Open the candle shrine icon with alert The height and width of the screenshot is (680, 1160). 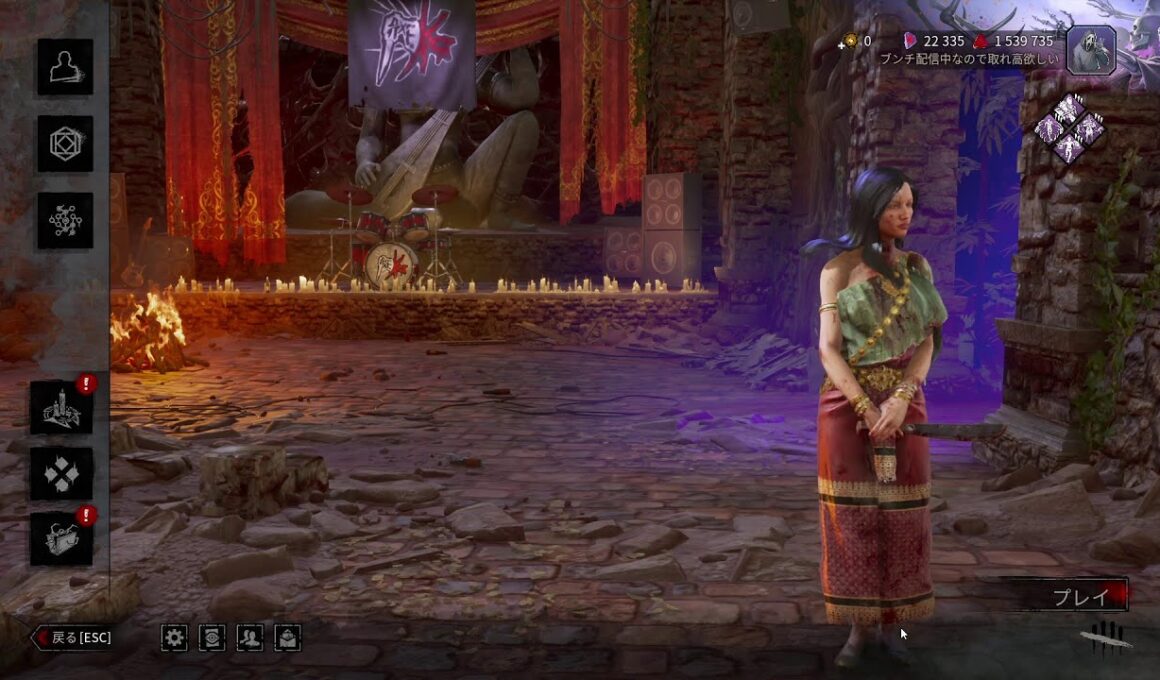pos(61,407)
